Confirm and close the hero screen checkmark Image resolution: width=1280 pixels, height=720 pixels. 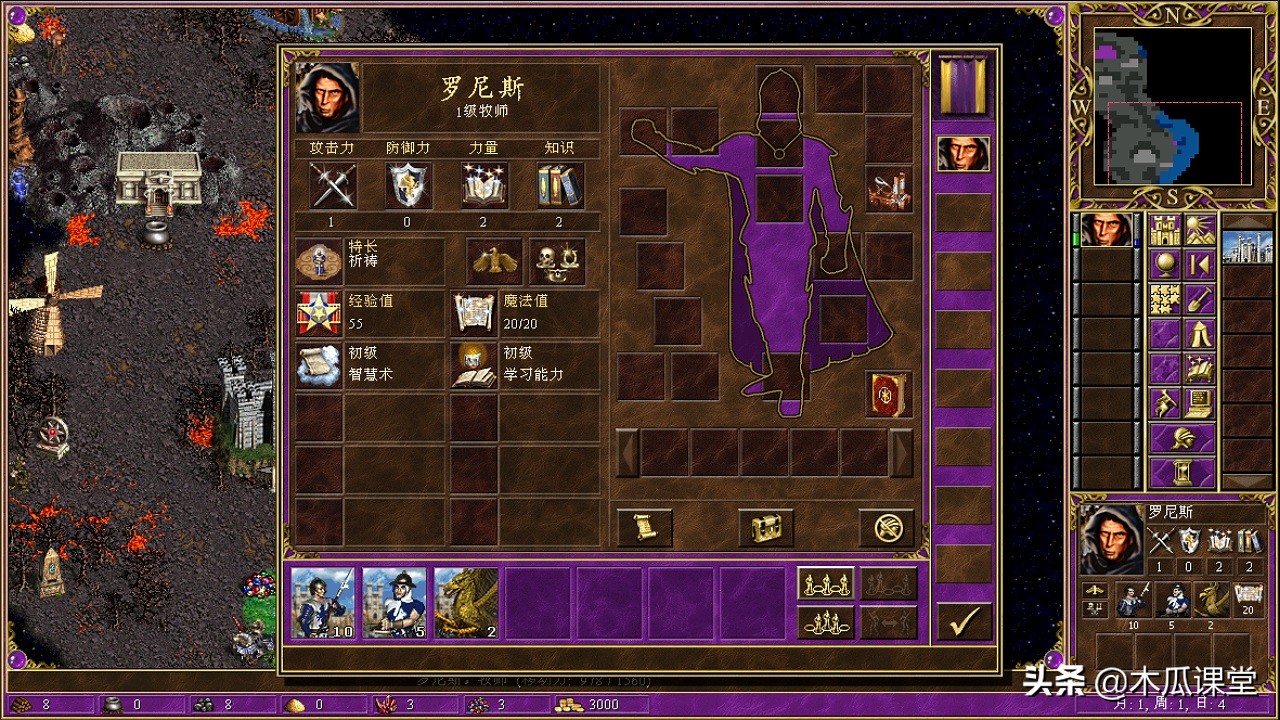point(964,622)
